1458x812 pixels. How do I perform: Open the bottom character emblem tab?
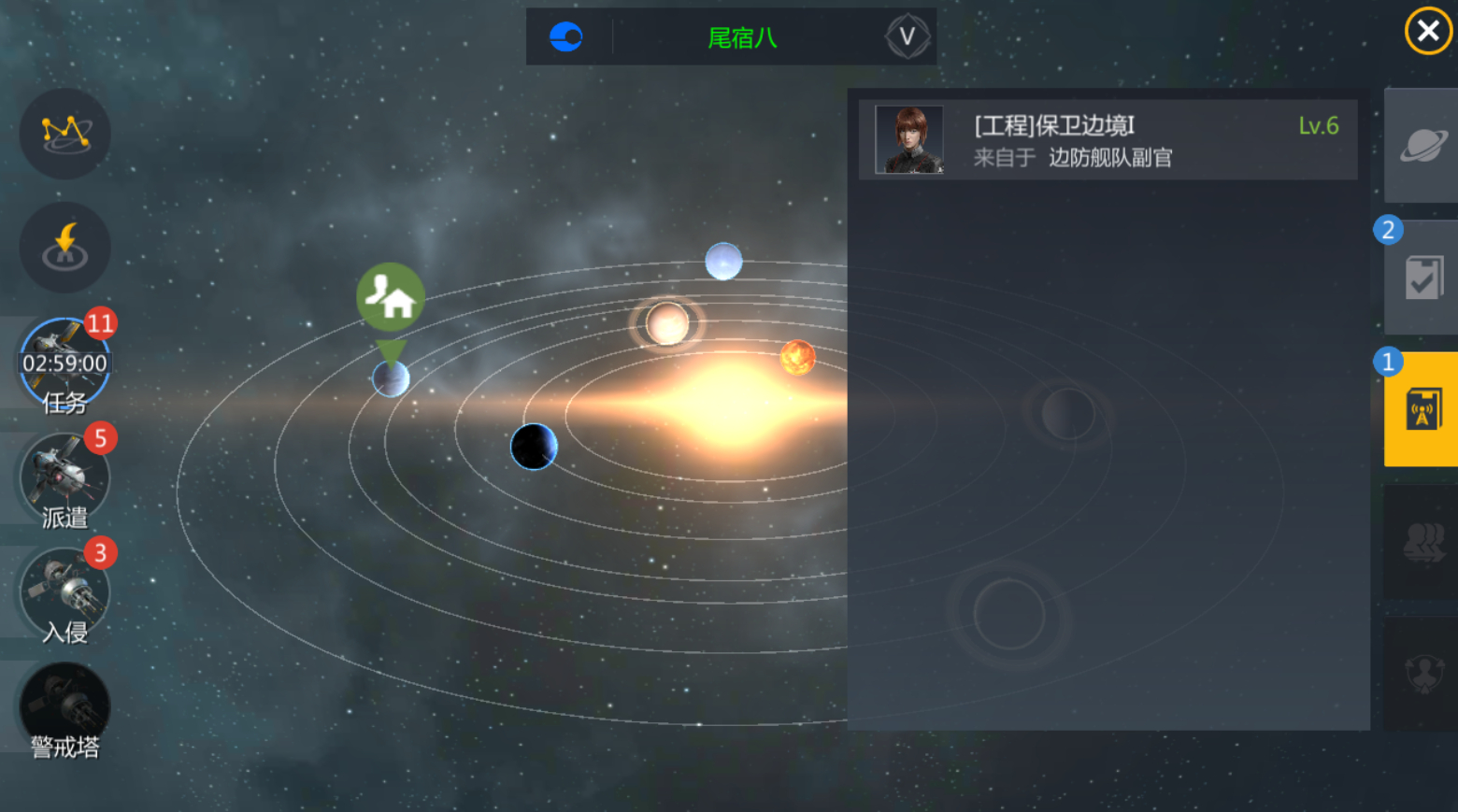pyautogui.click(x=1422, y=673)
